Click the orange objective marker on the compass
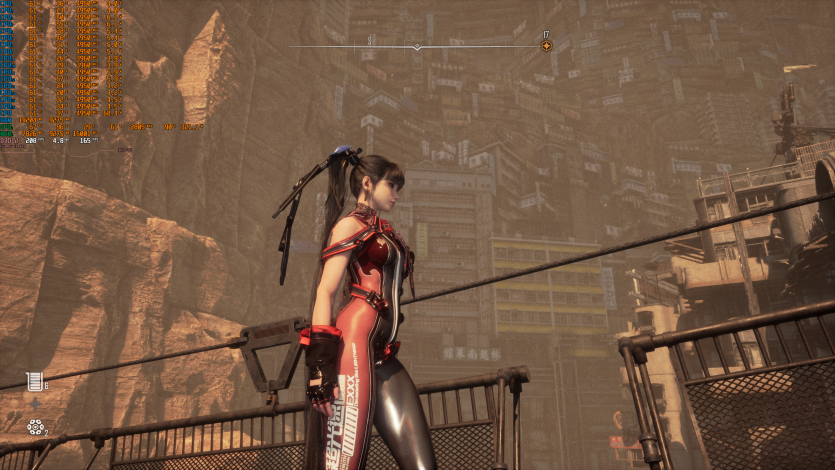 (x=546, y=46)
